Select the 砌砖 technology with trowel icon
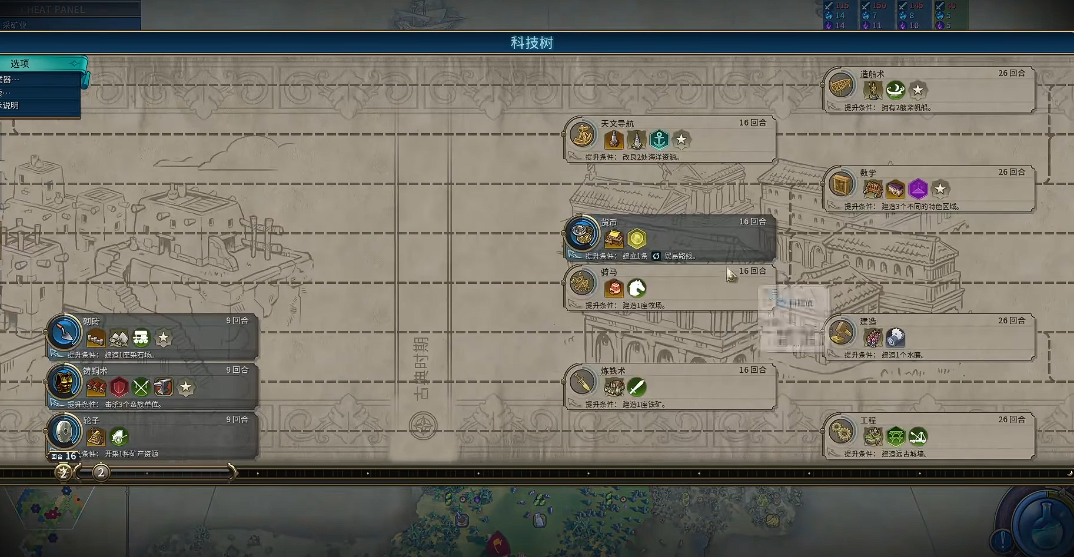Viewport: 1074px width, 557px height. 153,337
